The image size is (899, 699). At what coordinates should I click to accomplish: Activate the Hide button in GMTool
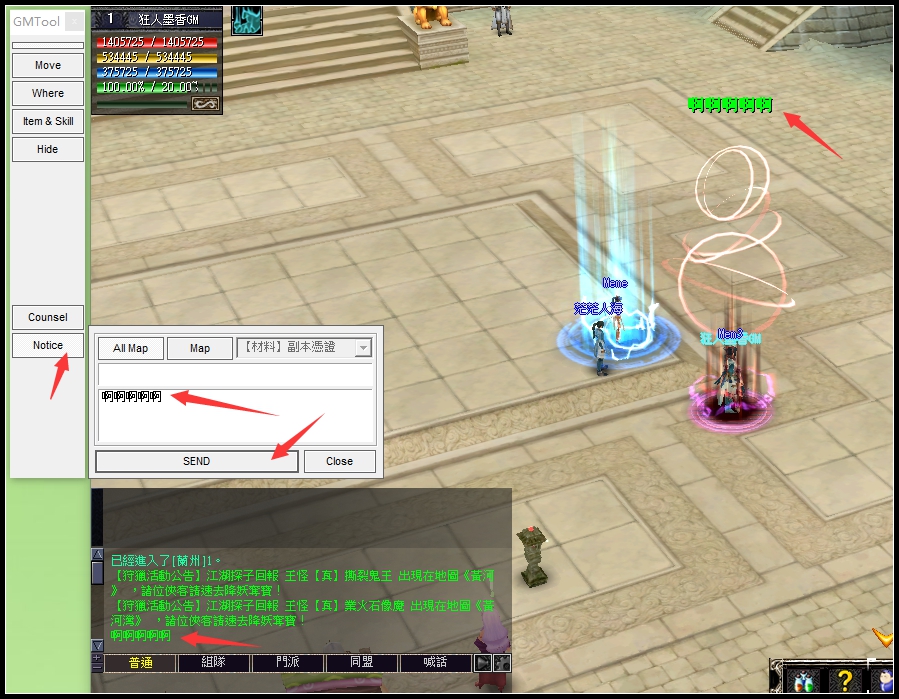click(x=47, y=149)
